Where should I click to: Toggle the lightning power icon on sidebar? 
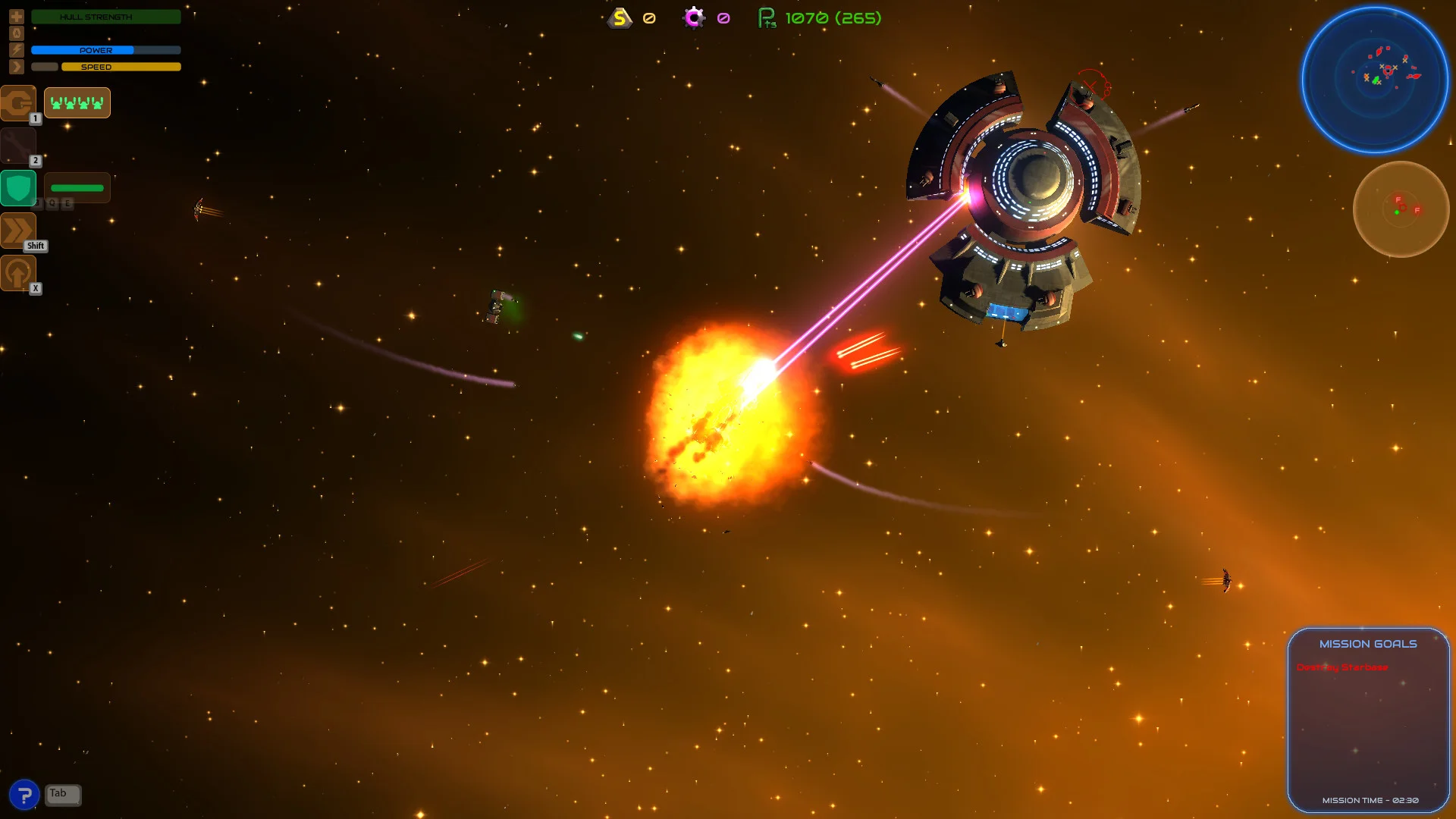click(17, 49)
